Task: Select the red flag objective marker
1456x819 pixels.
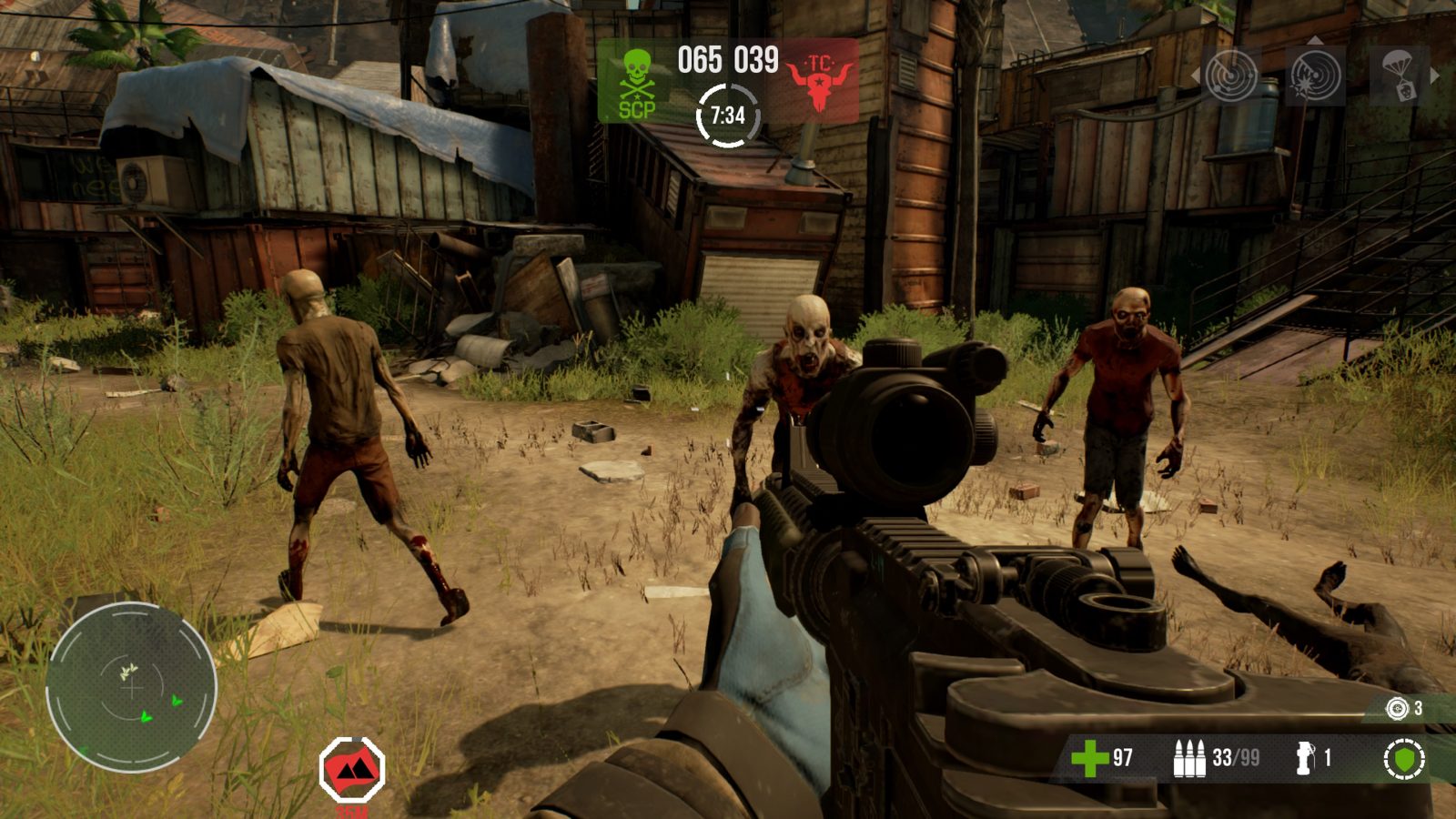Action: click(x=352, y=770)
